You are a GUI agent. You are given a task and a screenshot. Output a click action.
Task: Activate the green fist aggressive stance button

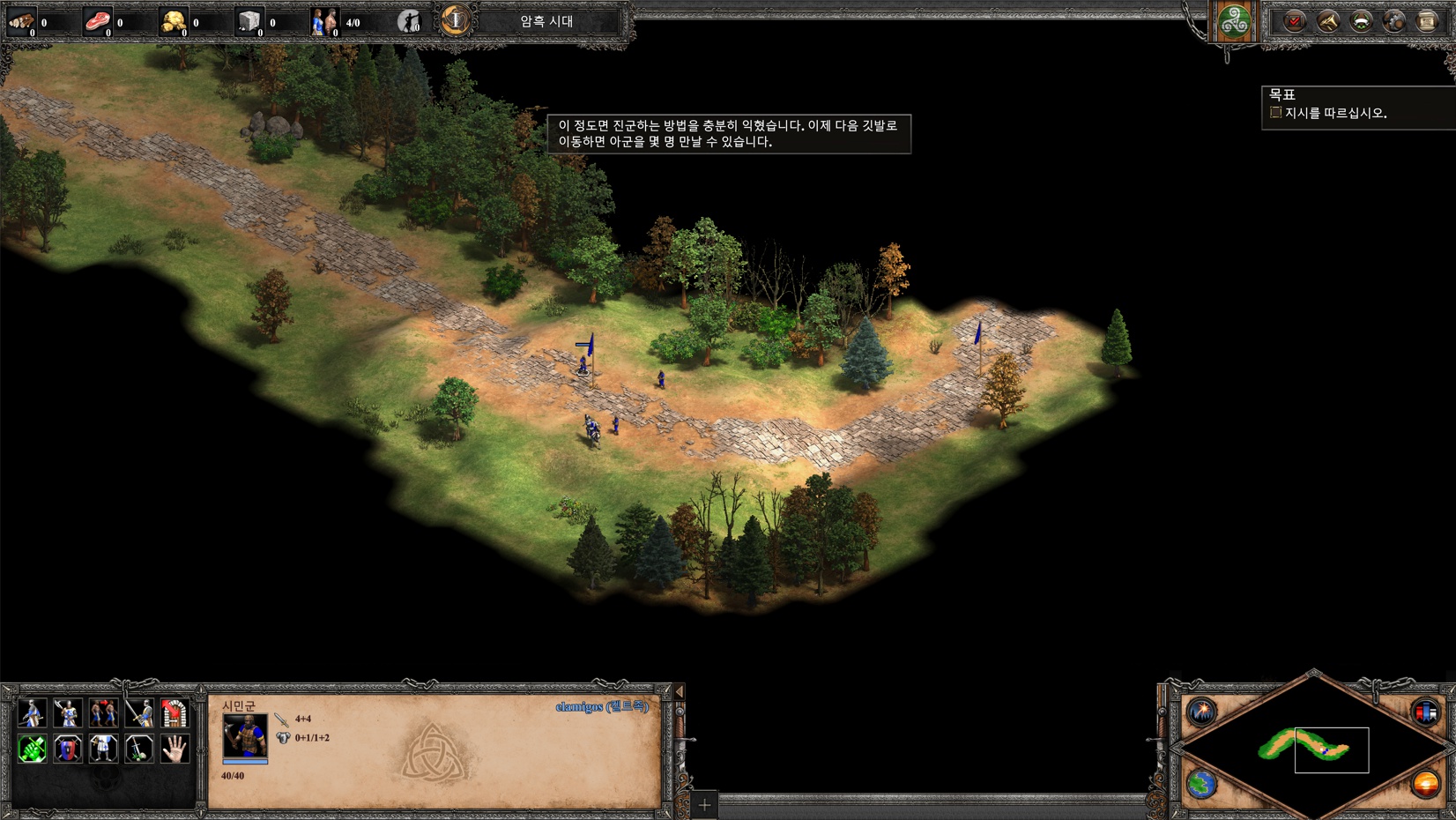[x=33, y=749]
